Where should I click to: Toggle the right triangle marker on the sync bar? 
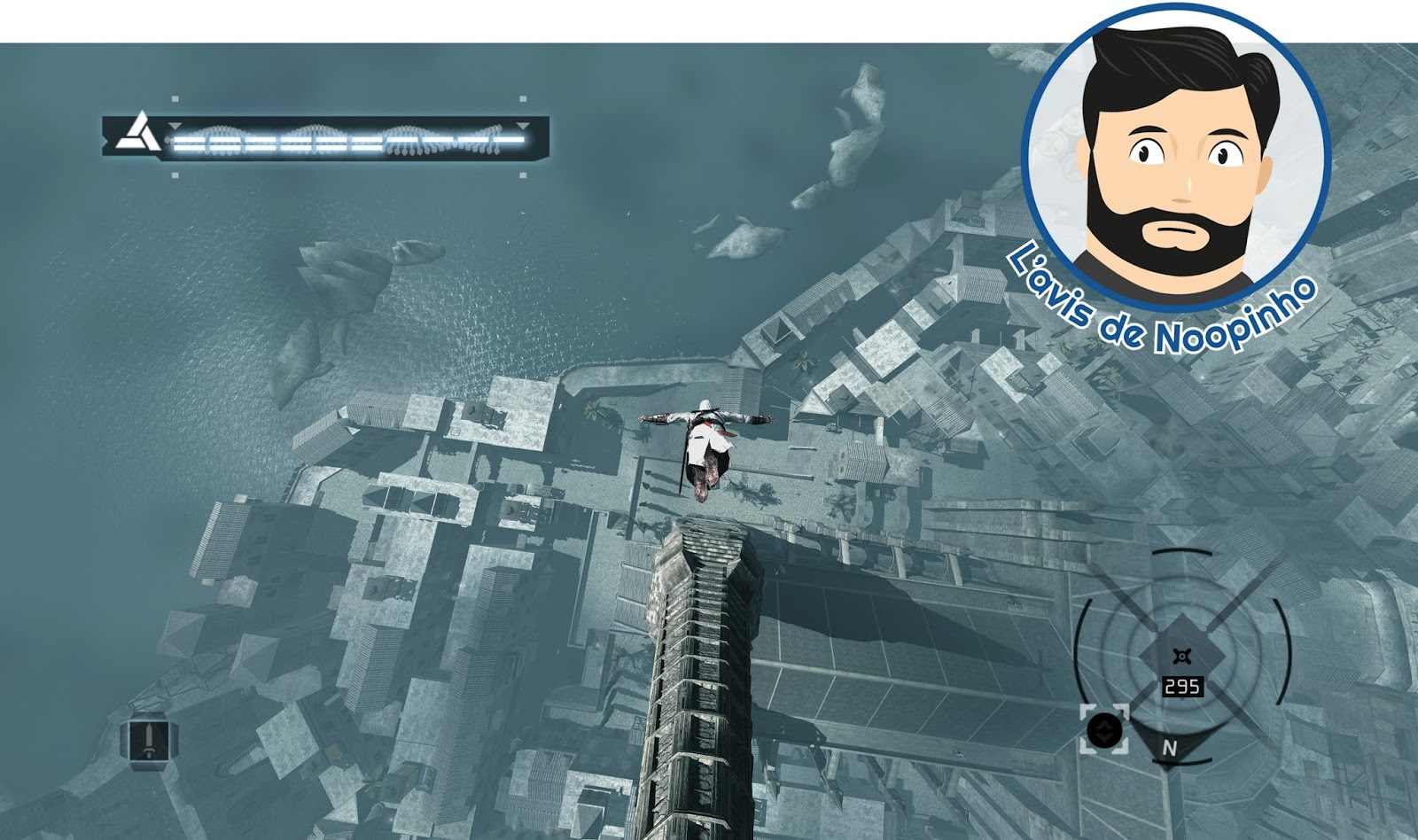point(521,127)
